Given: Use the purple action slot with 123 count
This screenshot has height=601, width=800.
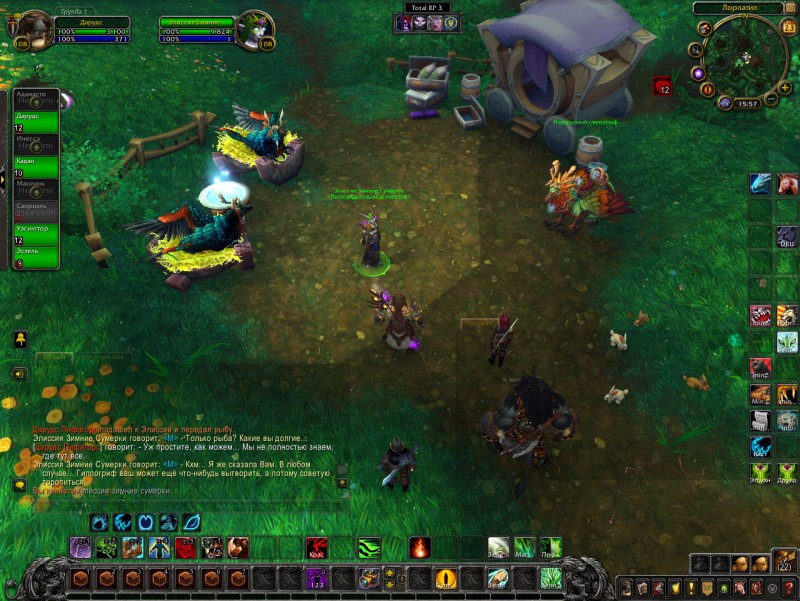Looking at the screenshot, I should (x=316, y=578).
